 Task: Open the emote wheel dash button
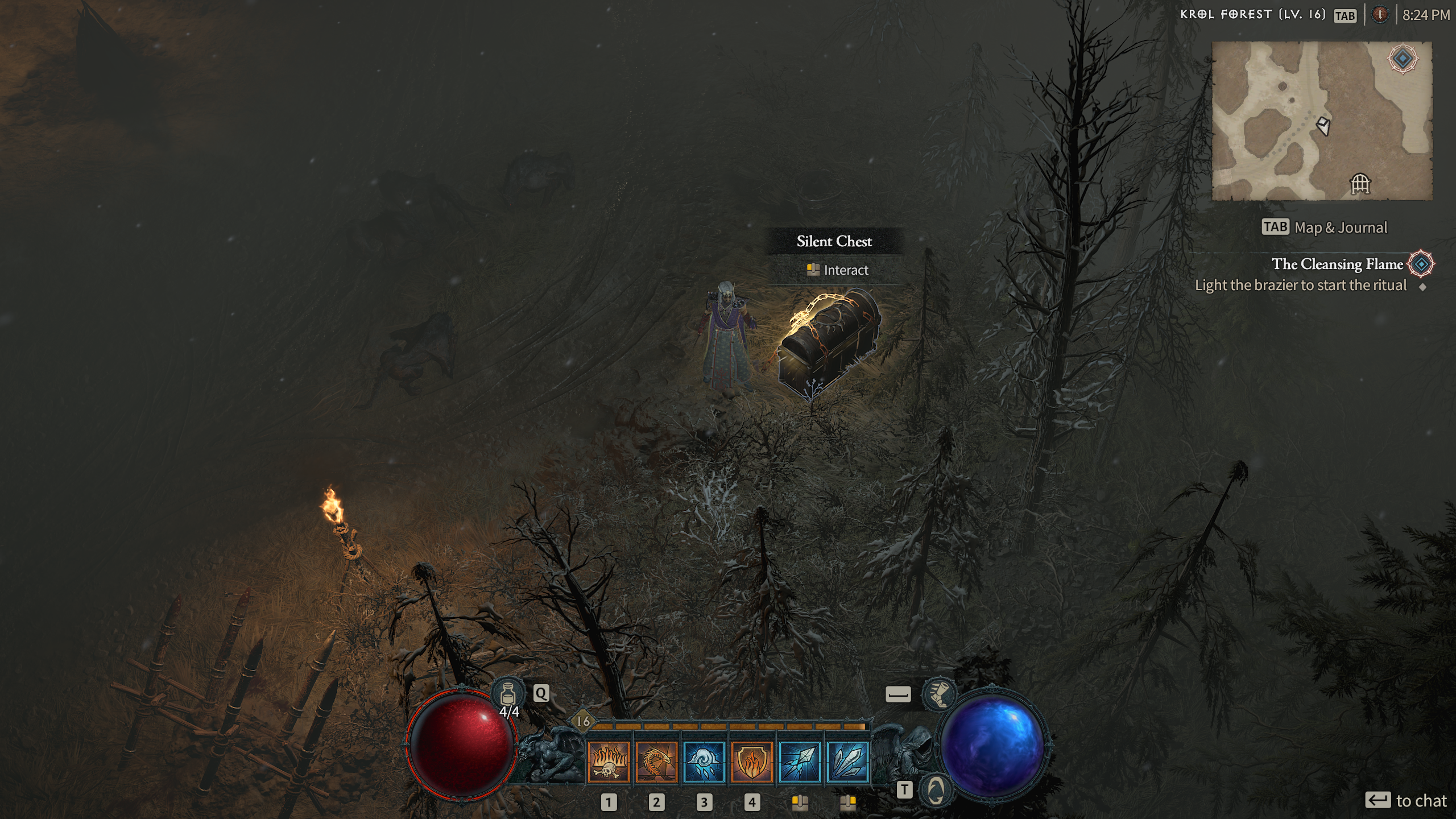[897, 694]
